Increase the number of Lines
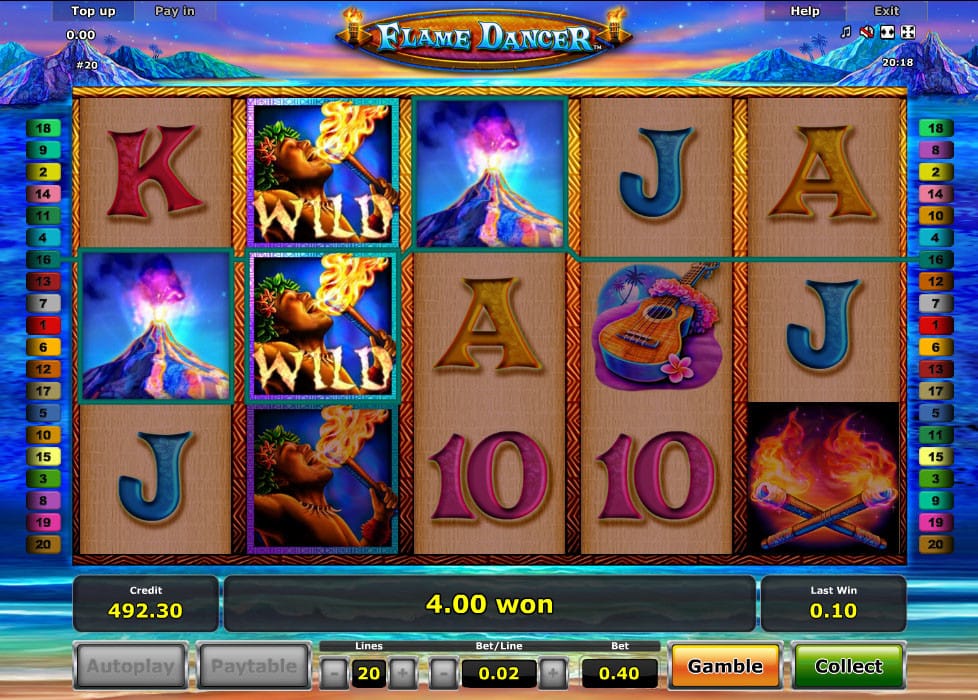The height and width of the screenshot is (700, 978). click(x=401, y=673)
